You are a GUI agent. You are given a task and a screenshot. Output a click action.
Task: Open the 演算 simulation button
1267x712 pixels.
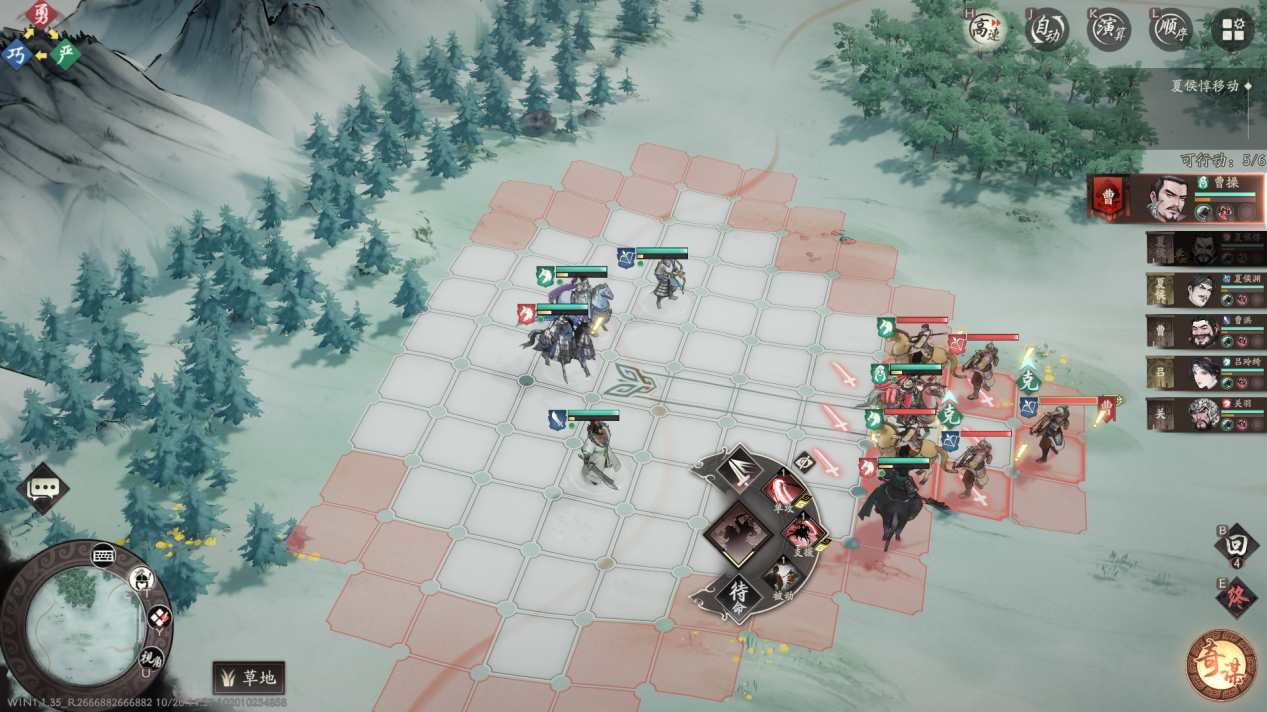point(1109,29)
